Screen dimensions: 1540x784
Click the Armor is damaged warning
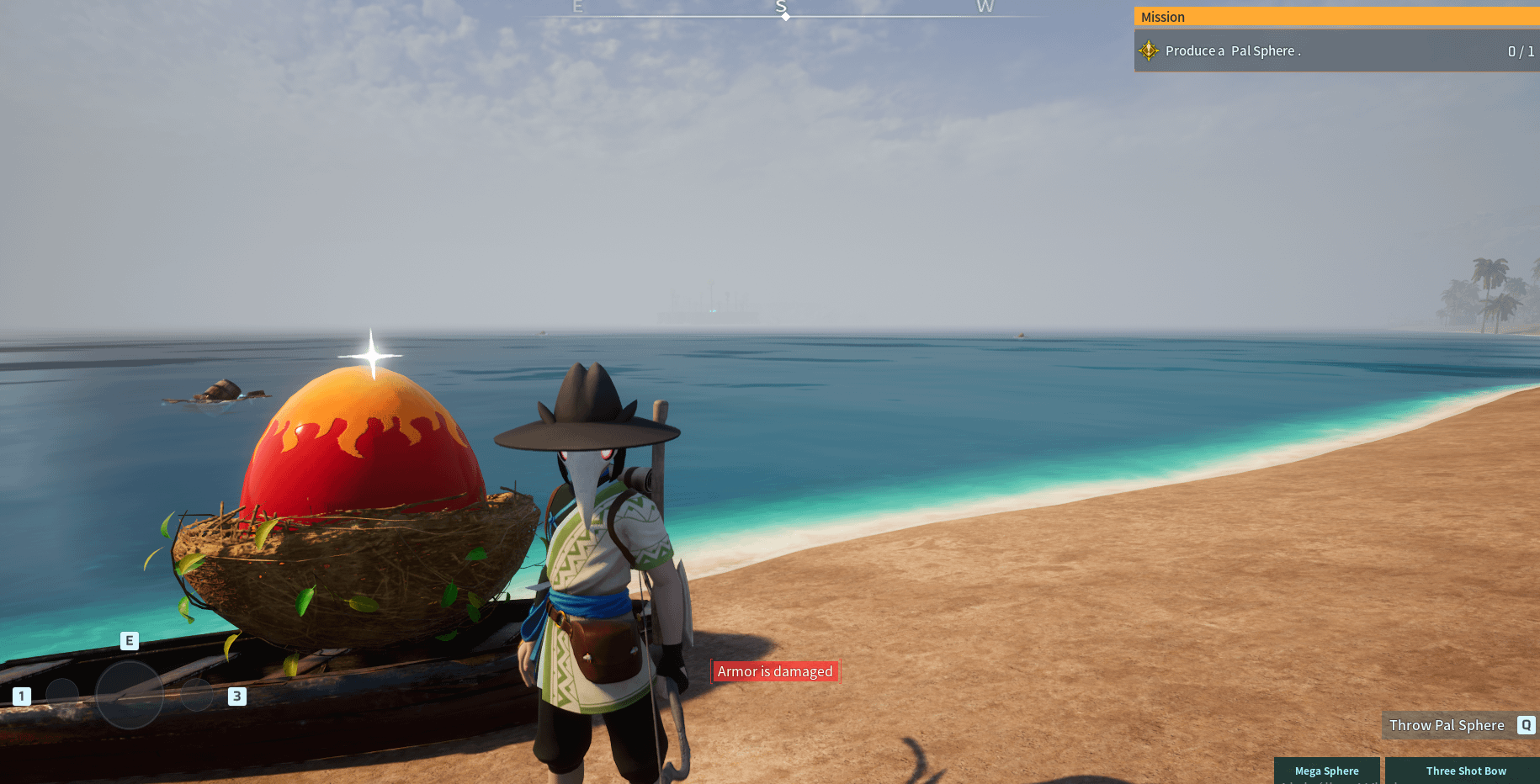click(x=774, y=671)
